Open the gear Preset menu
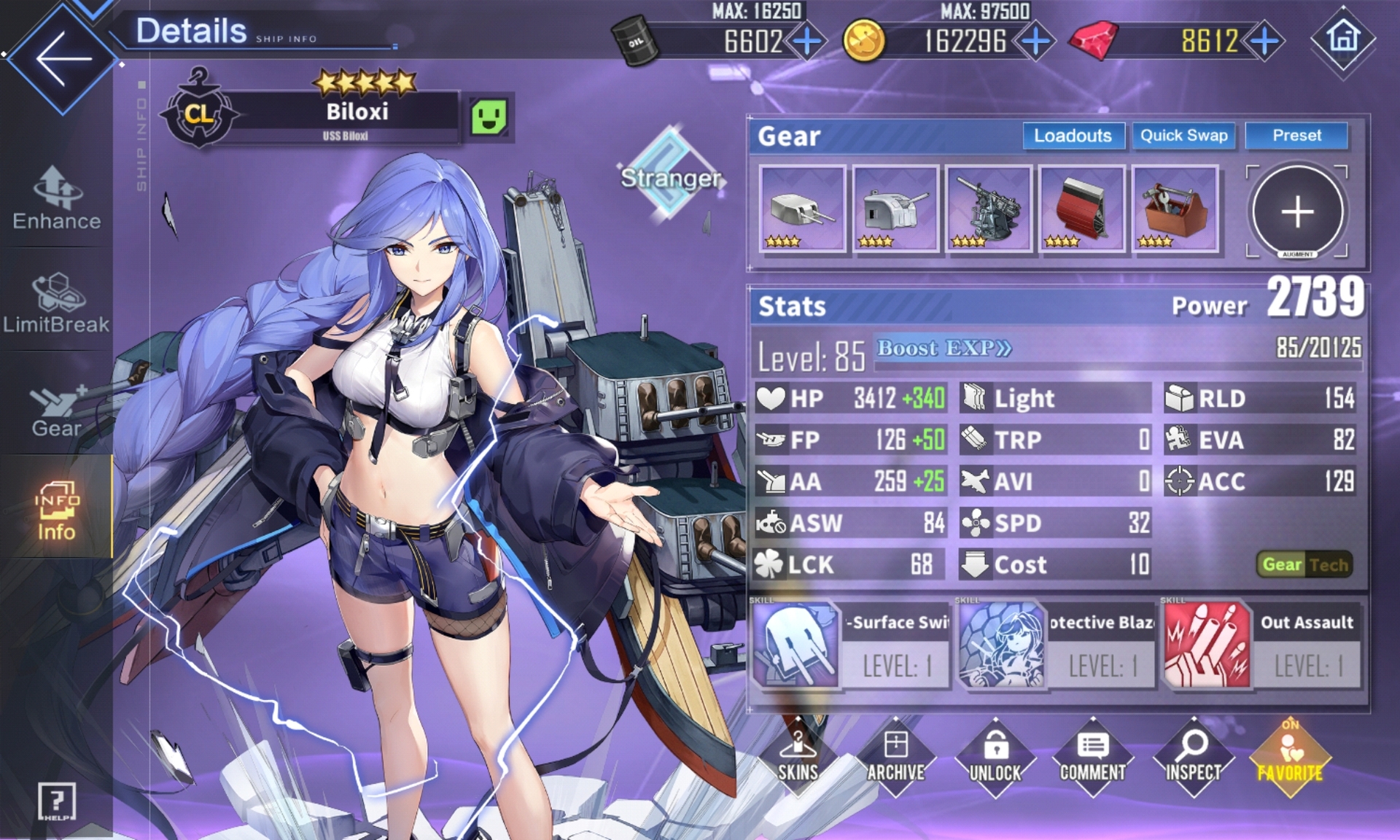The image size is (1400, 840). (x=1296, y=136)
